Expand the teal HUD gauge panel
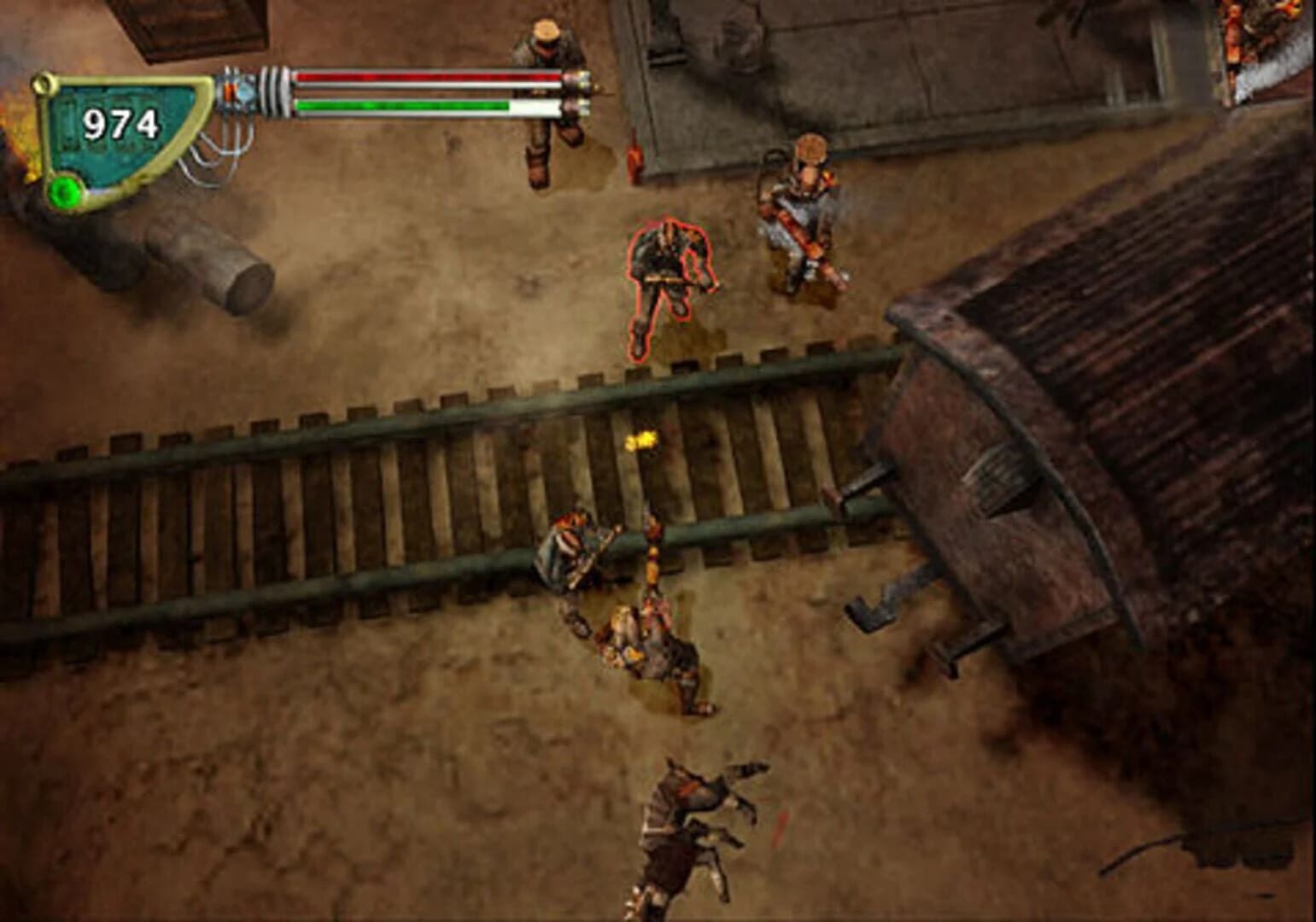This screenshot has height=922, width=1316. [x=120, y=137]
